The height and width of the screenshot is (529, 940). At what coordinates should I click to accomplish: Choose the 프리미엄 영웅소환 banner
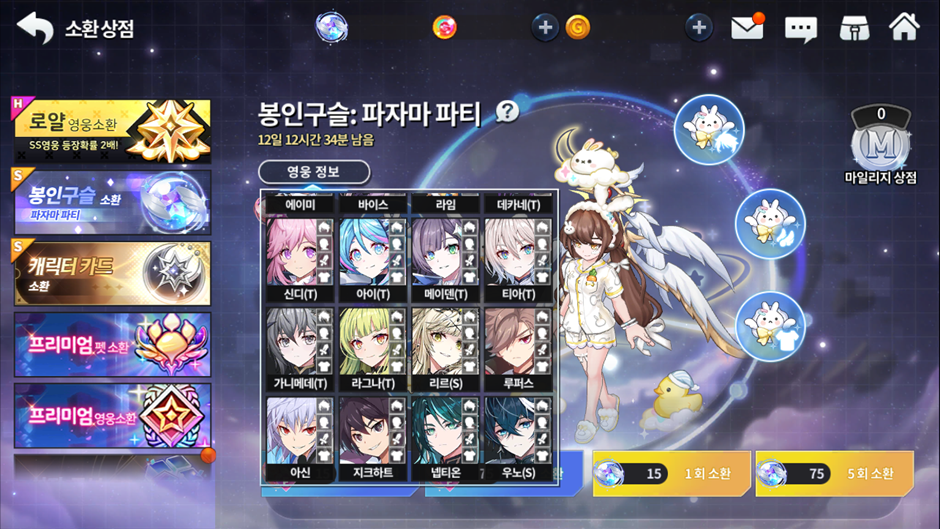112,415
